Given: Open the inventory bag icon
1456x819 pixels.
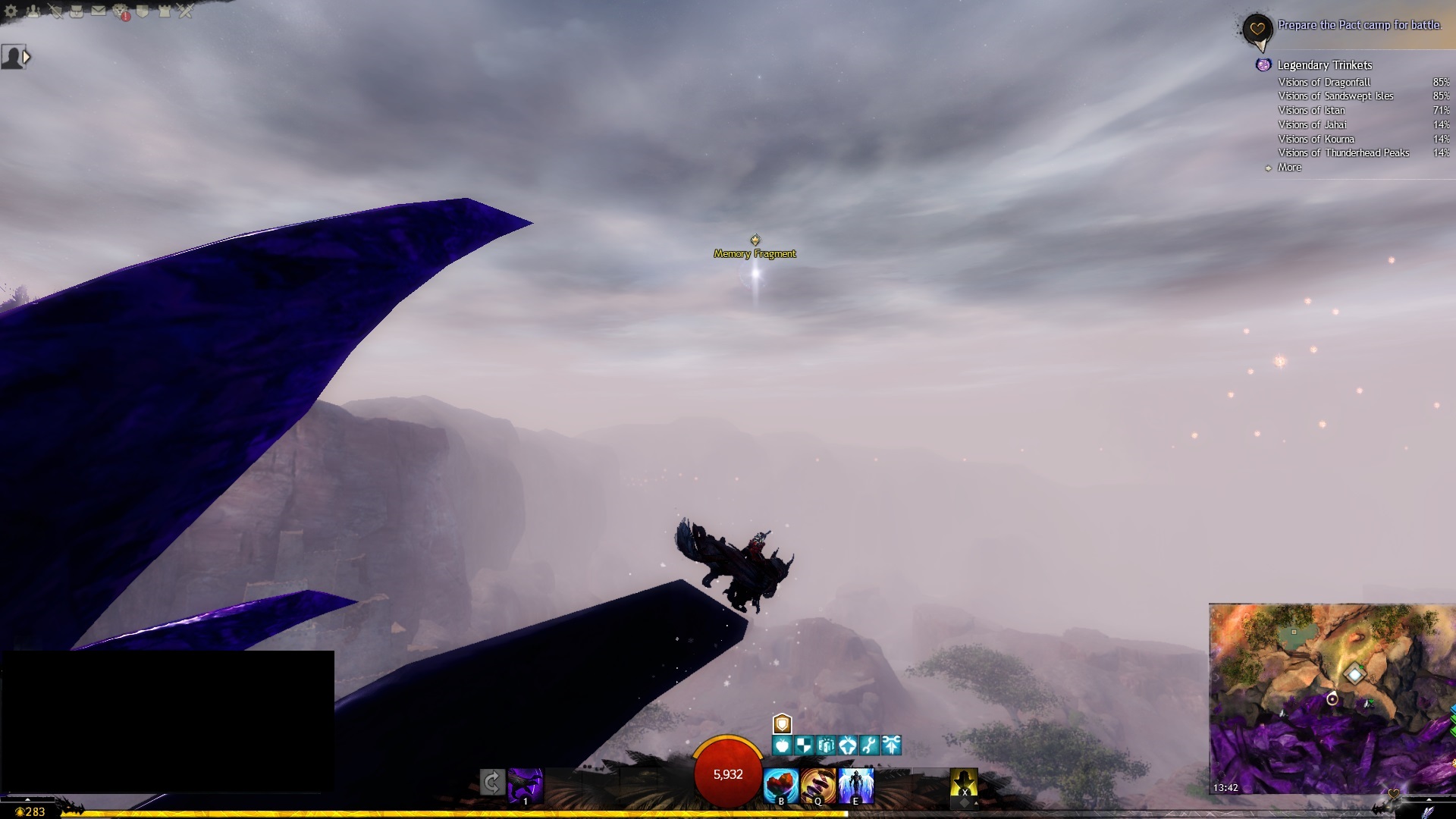Looking at the screenshot, I should (x=77, y=11).
